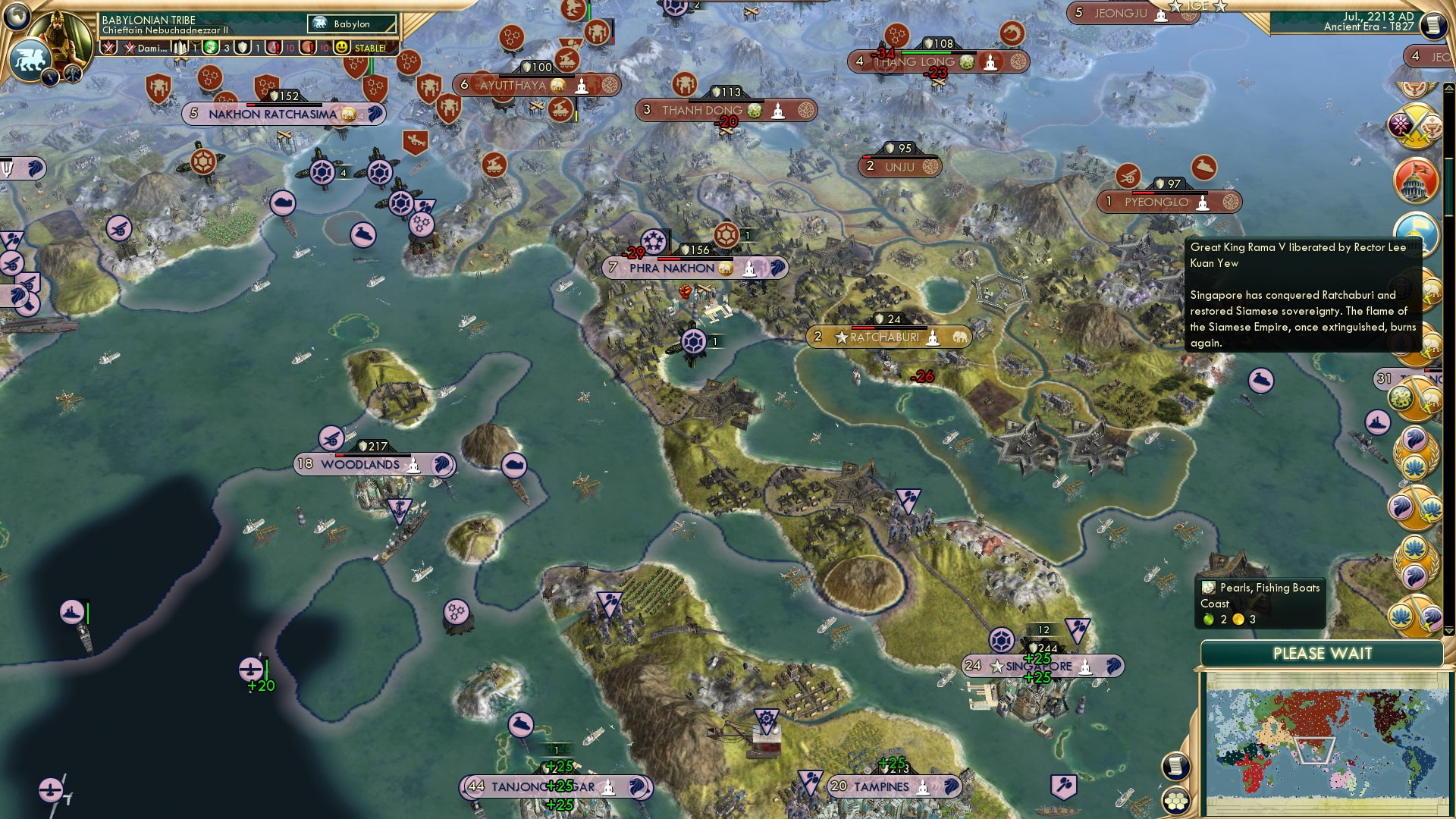Toggle the hammer option beside the leader portrait
Image resolution: width=1456 pixels, height=819 pixels.
point(73,73)
